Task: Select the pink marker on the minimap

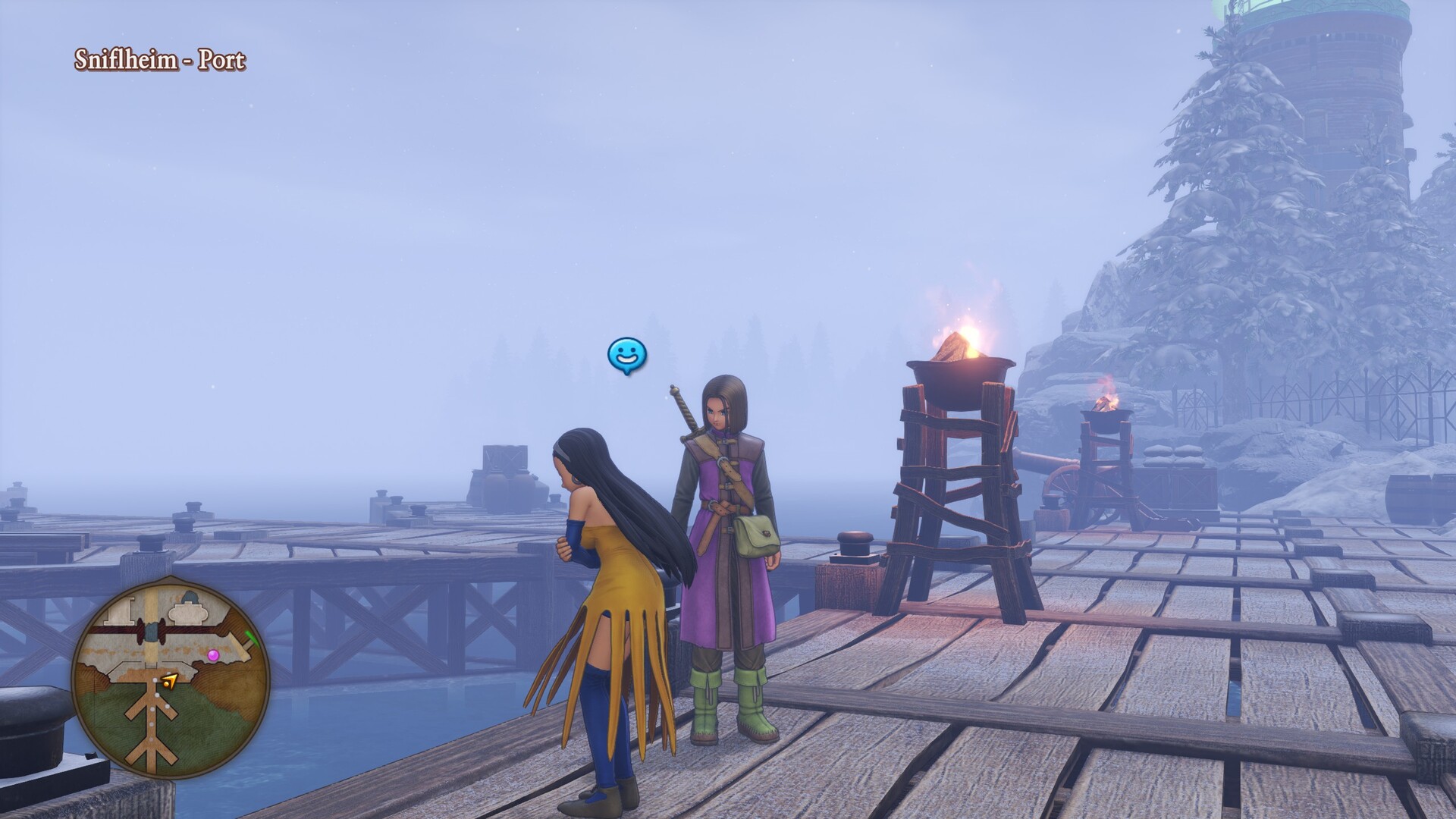Action: click(x=213, y=654)
